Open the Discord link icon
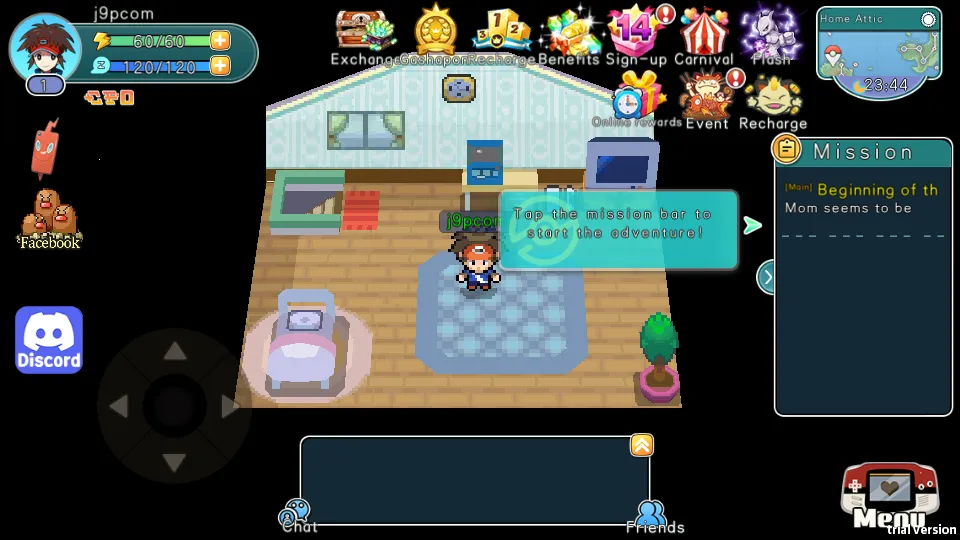The width and height of the screenshot is (960, 540). click(x=49, y=340)
